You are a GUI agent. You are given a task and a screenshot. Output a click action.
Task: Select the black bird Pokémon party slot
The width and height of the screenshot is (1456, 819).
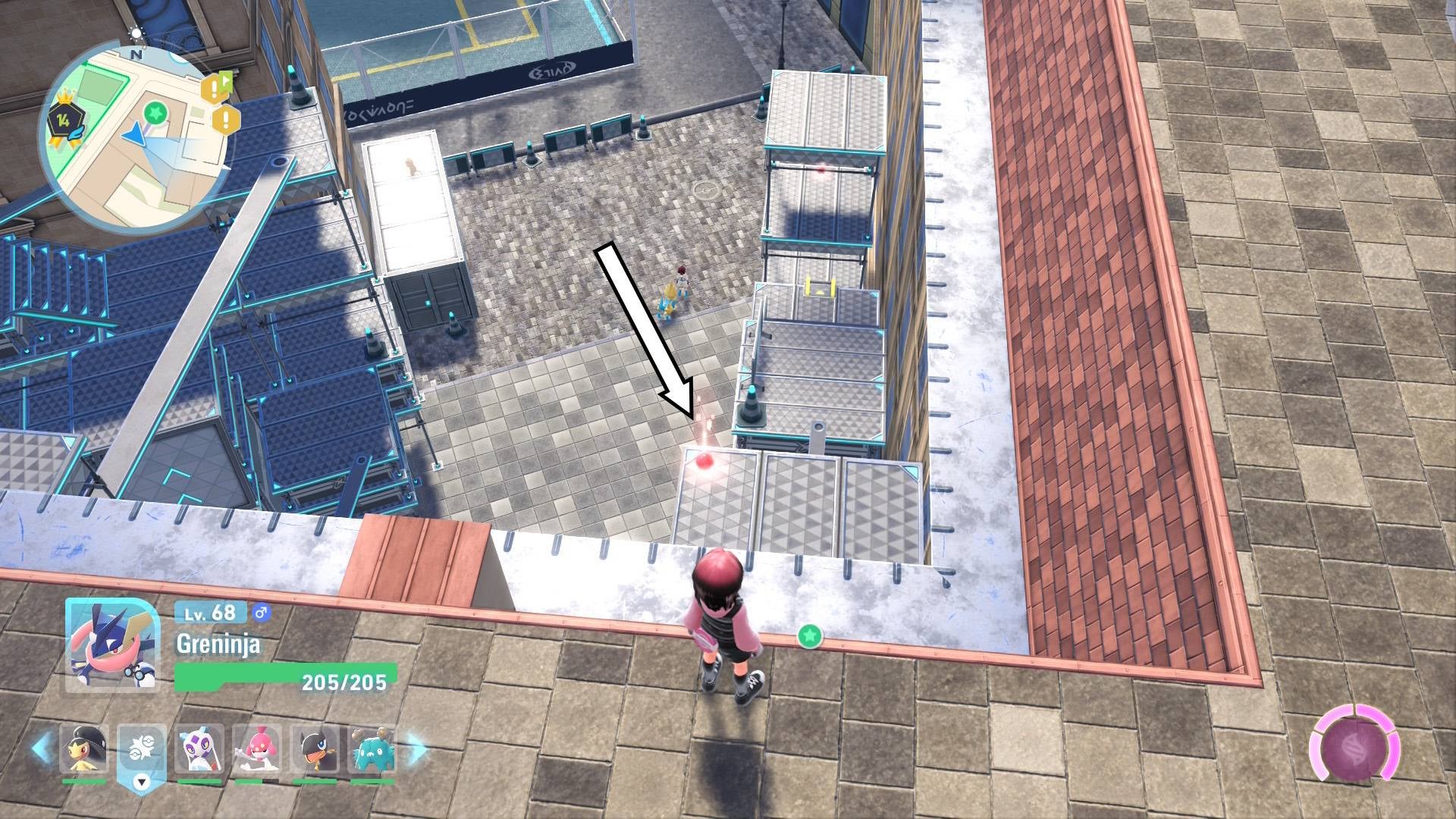pyautogui.click(x=314, y=748)
